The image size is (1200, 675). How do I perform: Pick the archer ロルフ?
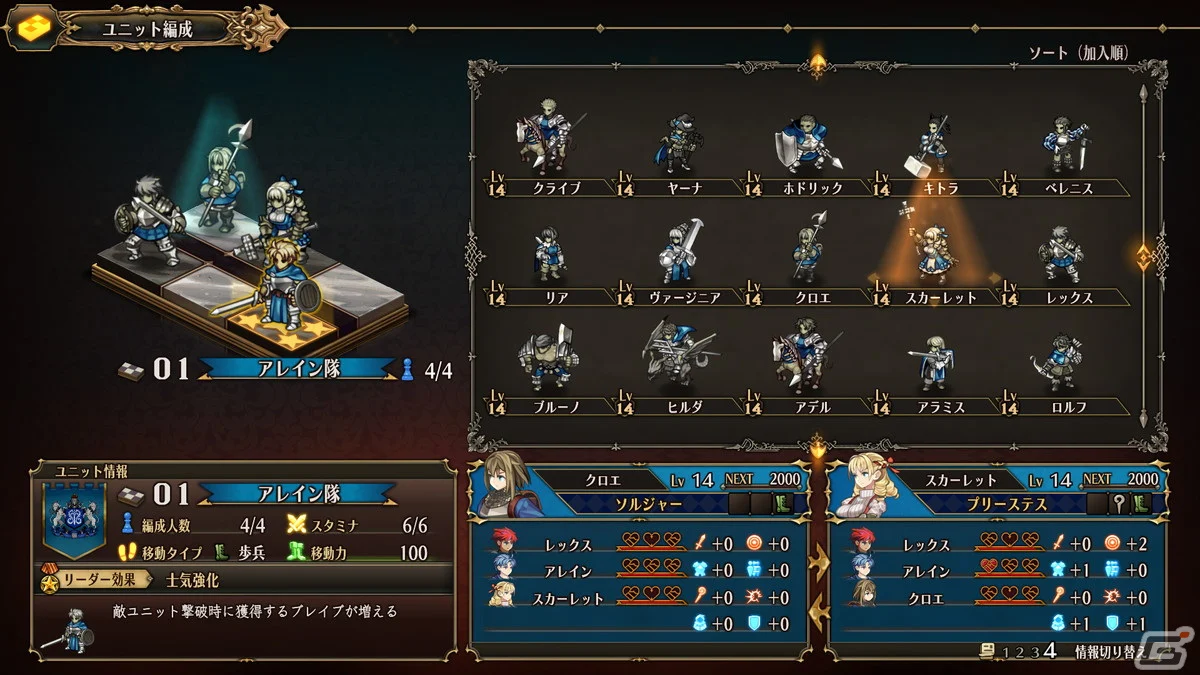1060,365
